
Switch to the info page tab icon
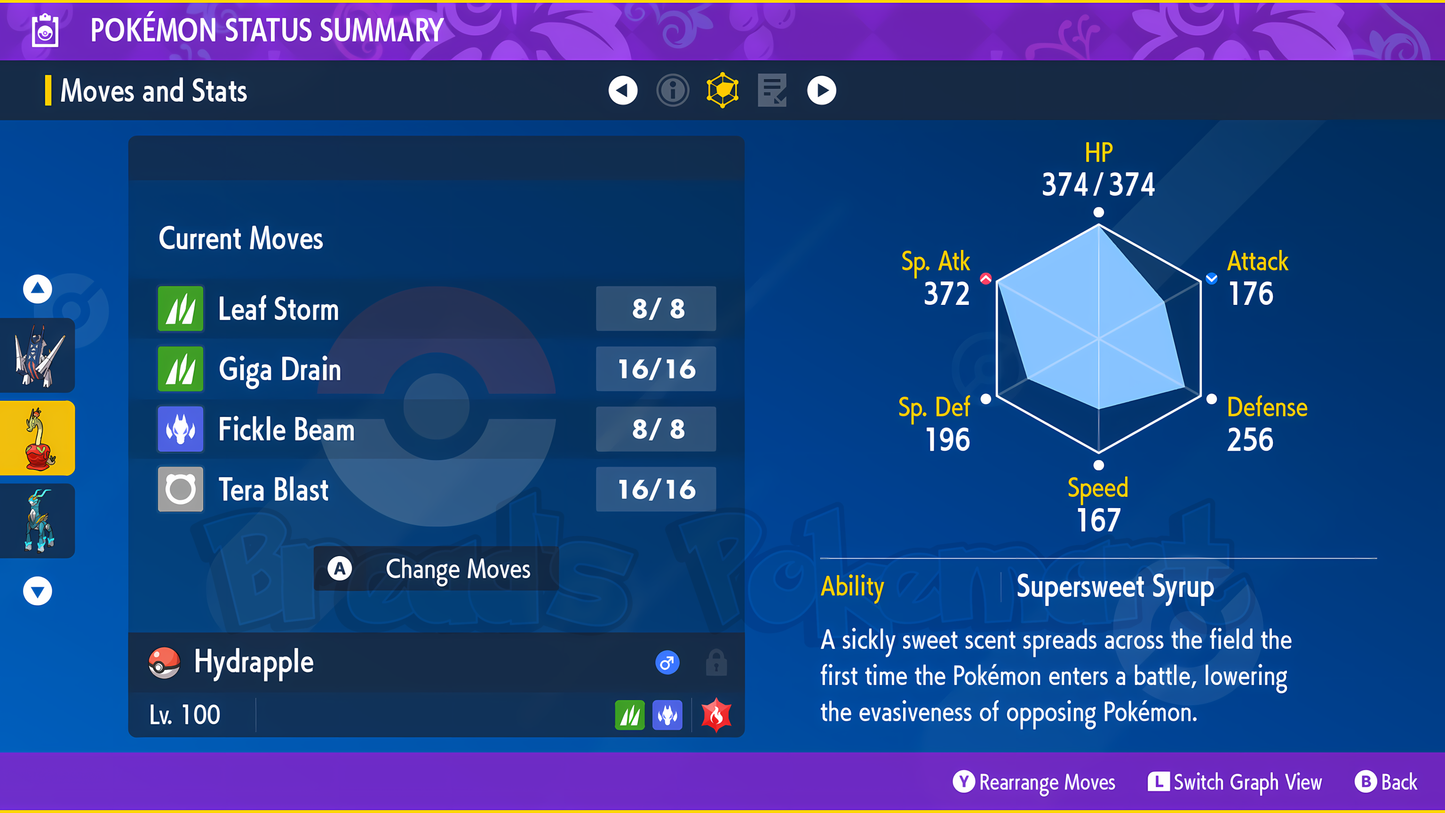[x=673, y=91]
